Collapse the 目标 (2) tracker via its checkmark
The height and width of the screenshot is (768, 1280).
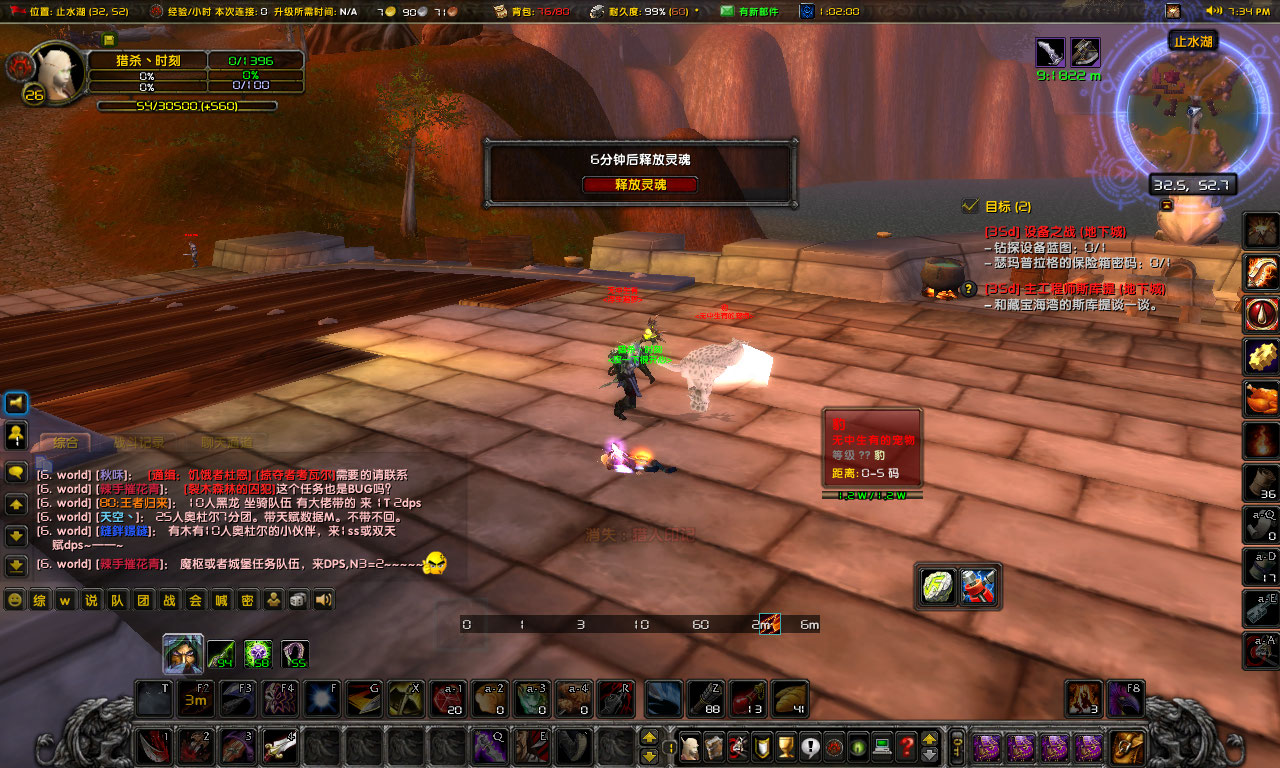pyautogui.click(x=968, y=205)
